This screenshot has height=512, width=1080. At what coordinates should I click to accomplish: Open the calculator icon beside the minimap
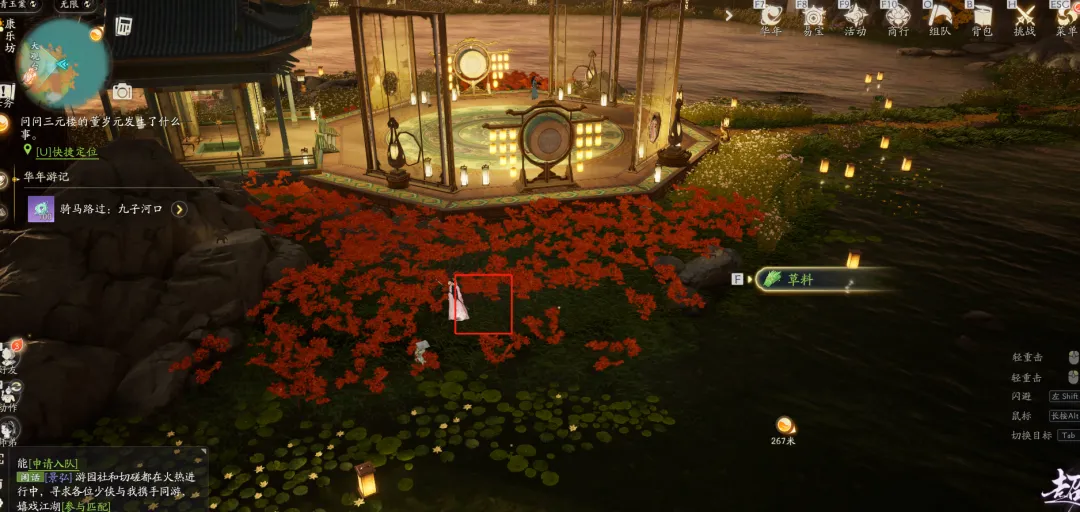point(123,26)
